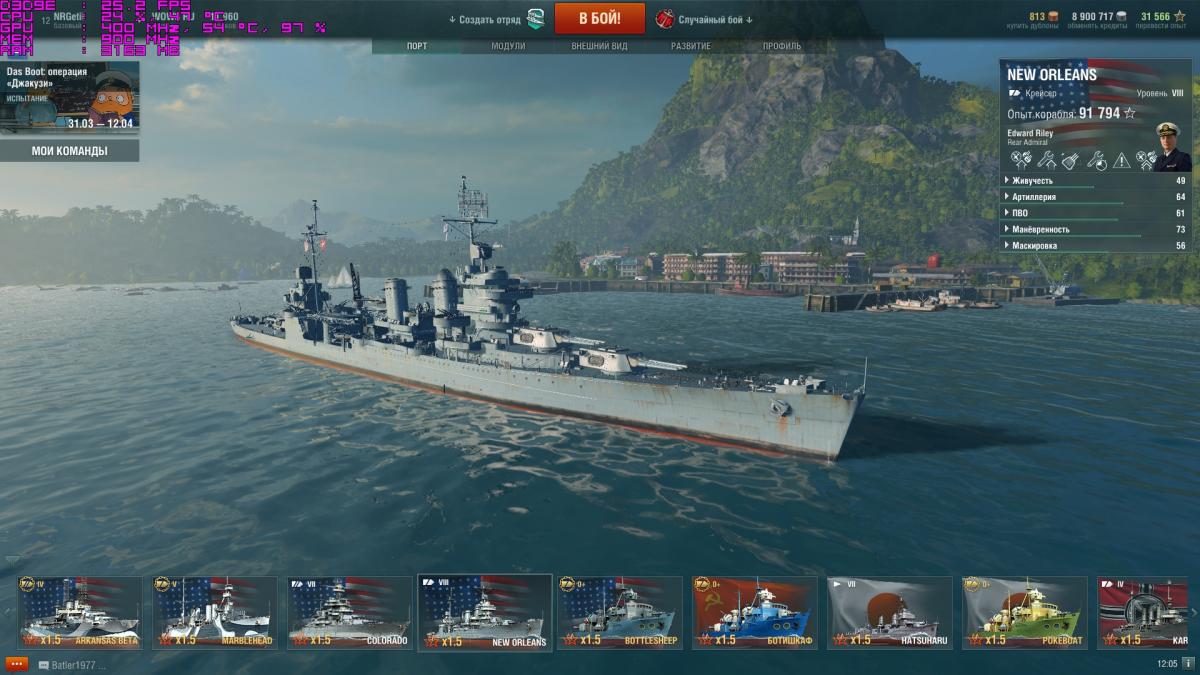
Task: Change the Случайный бой battle type
Action: click(705, 19)
